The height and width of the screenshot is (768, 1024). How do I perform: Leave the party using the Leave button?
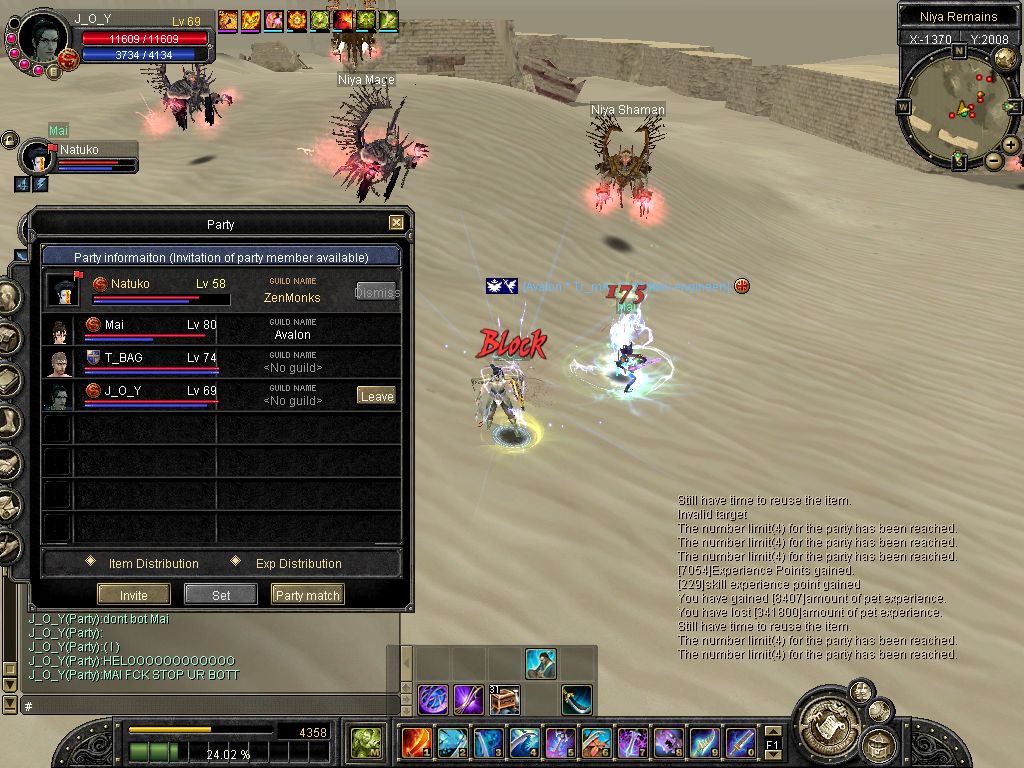(376, 396)
